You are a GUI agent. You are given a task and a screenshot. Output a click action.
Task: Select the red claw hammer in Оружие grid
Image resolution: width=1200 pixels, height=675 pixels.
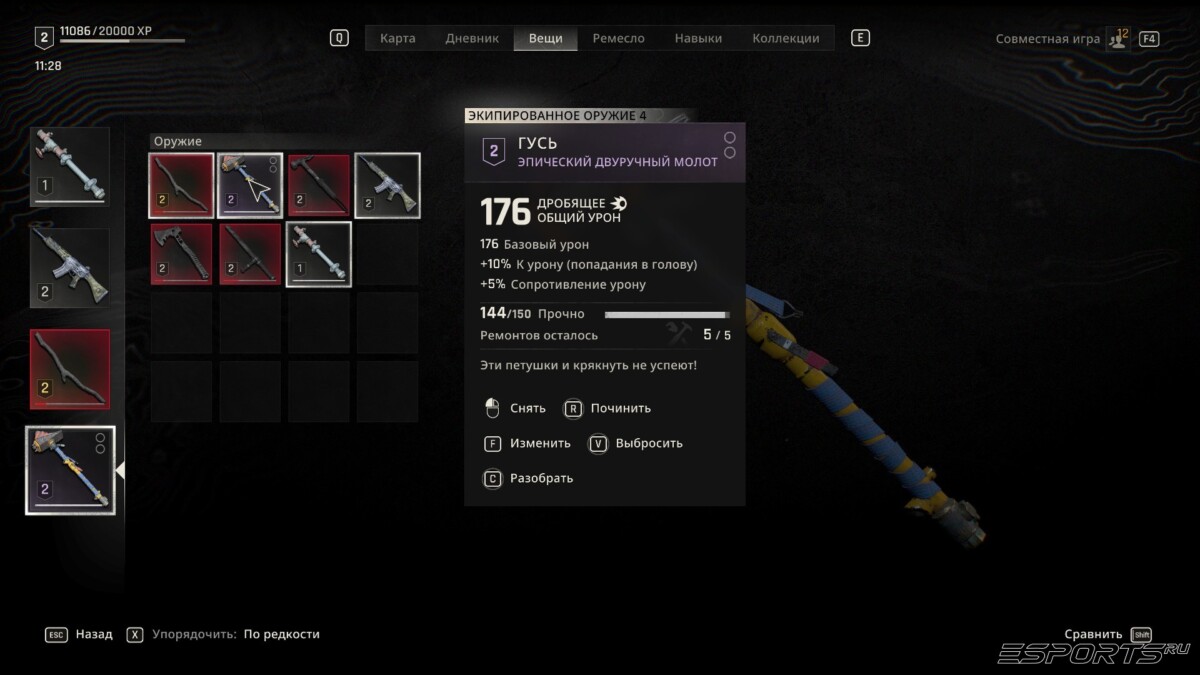coord(319,185)
